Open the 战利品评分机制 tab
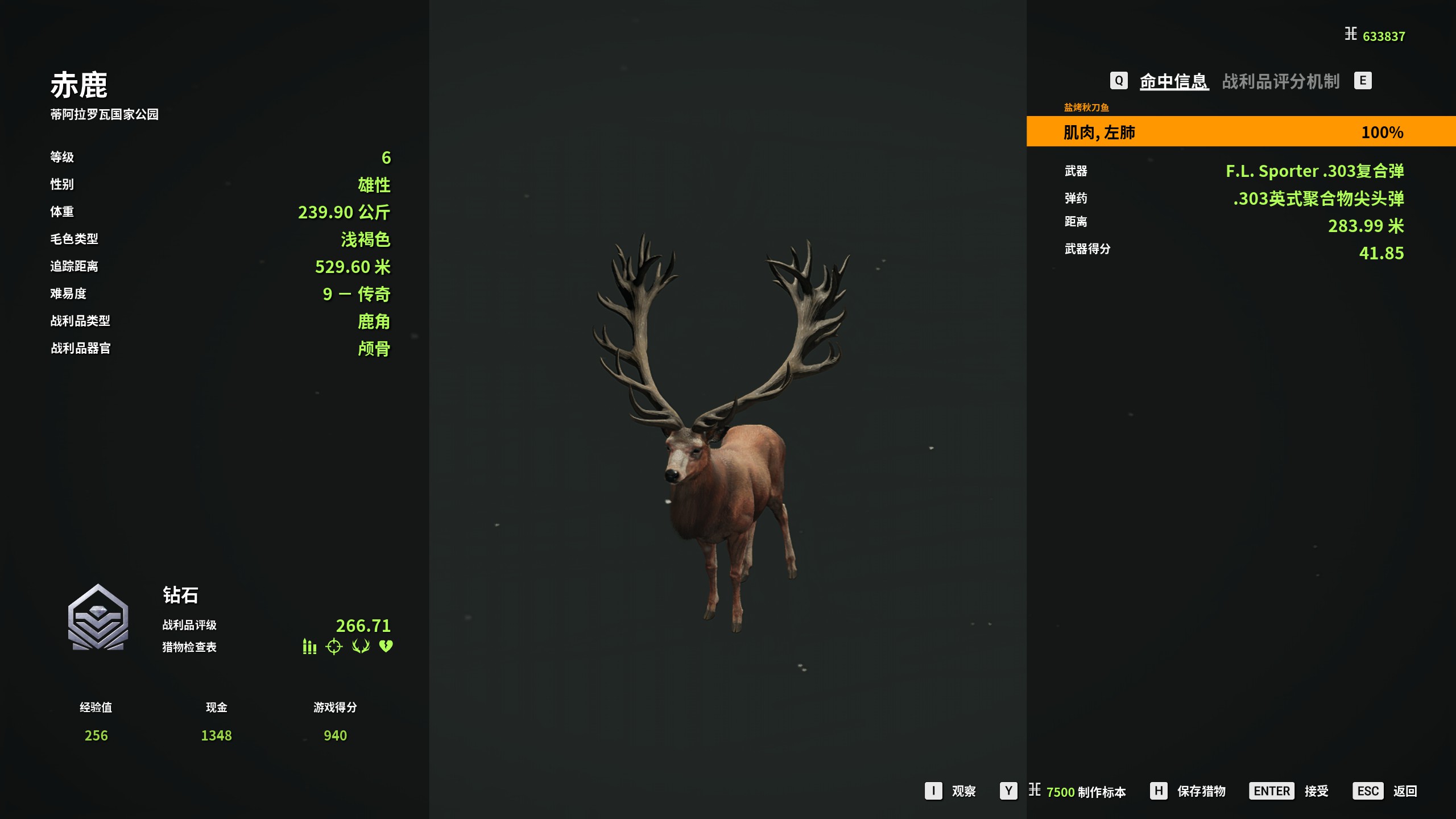 coord(1281,81)
